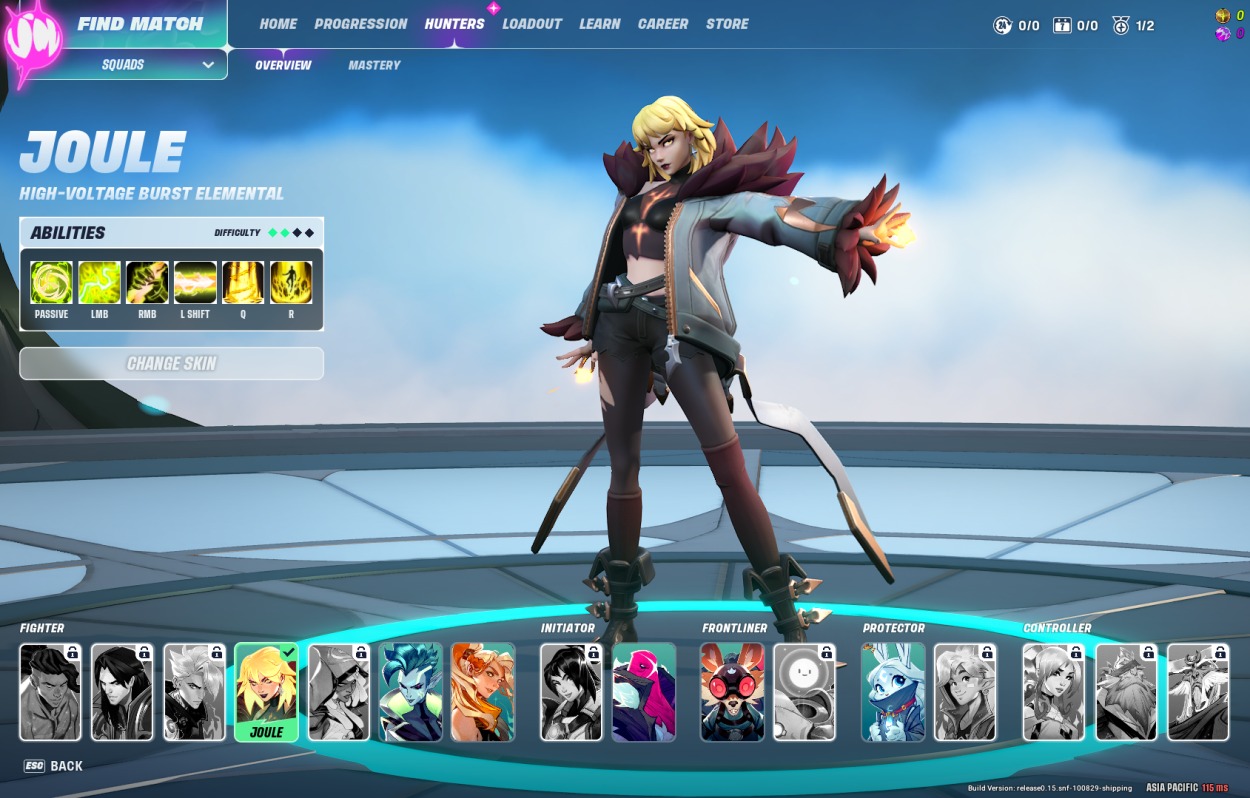Open the Progression tab
1250x798 pixels.
tap(361, 24)
